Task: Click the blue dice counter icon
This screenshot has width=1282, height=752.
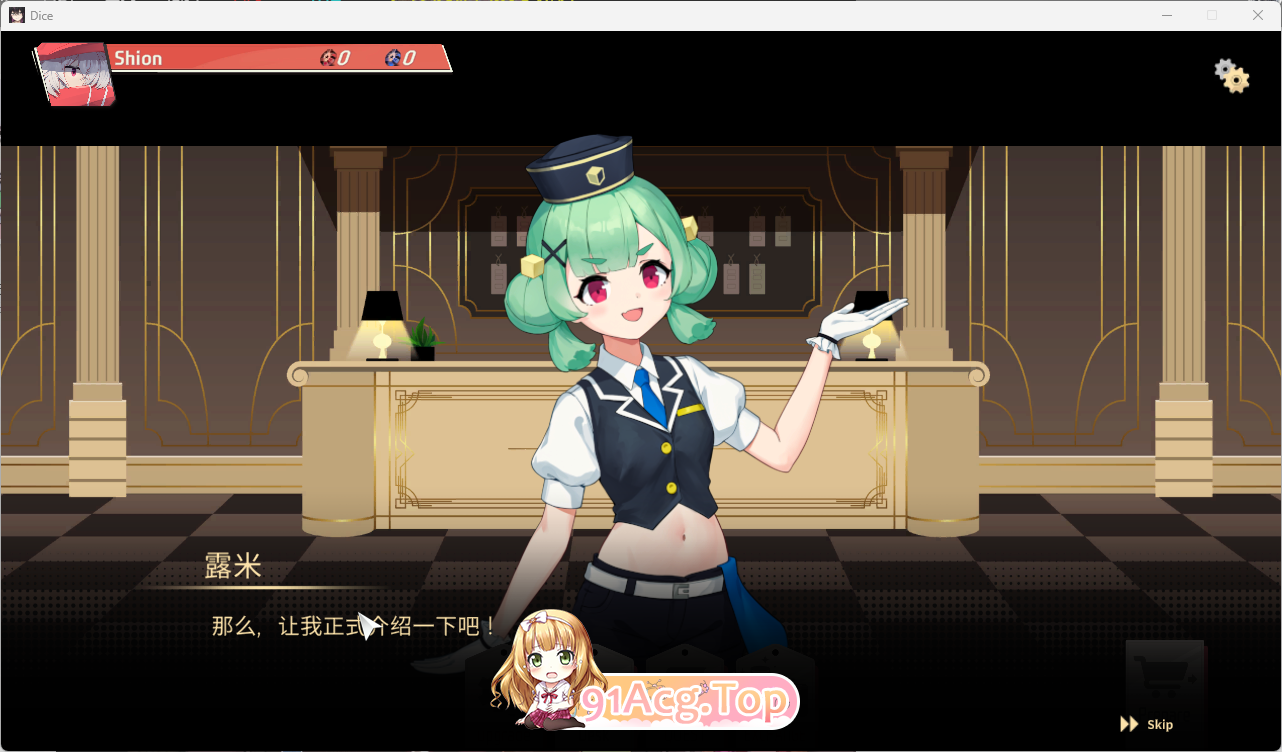Action: (x=392, y=58)
